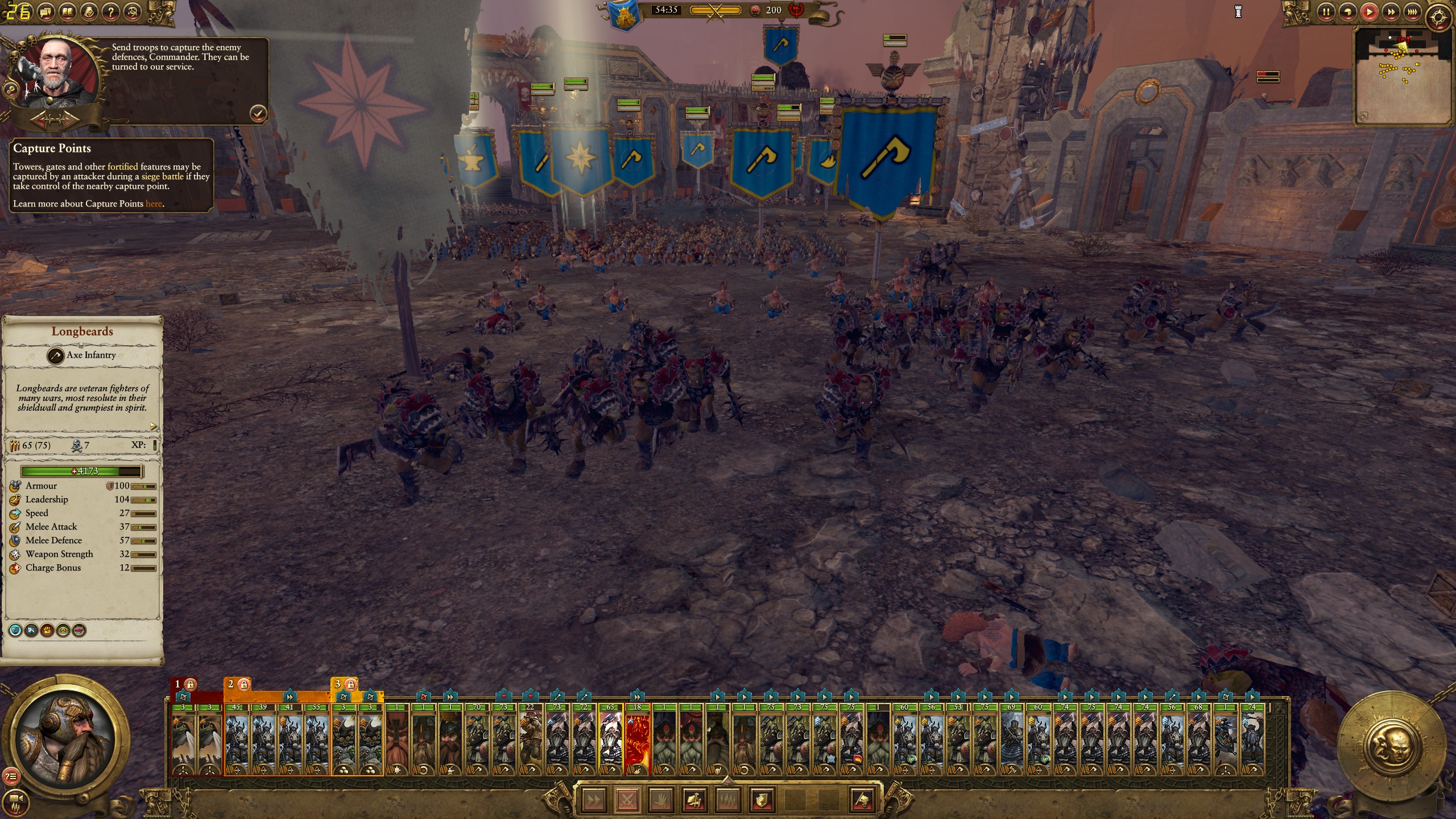The image size is (1456, 819).
Task: Follow the 'here' link about Capture Points
Action: pos(154,204)
